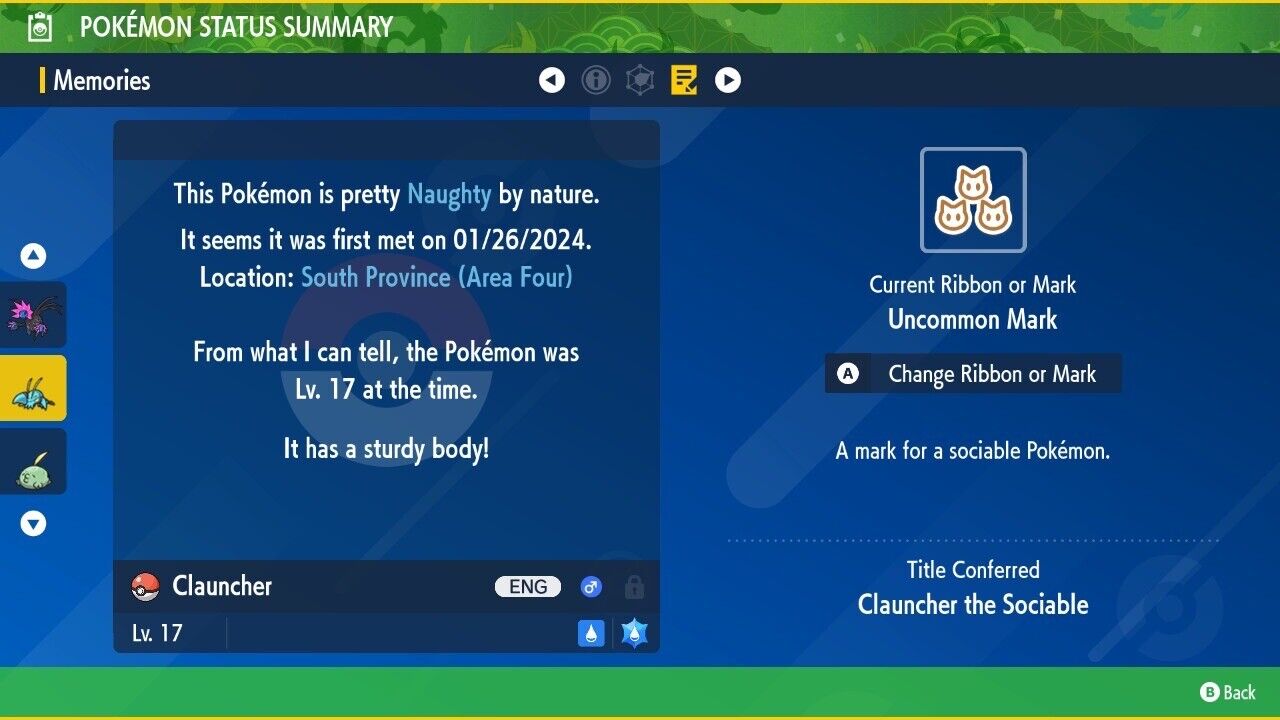The image size is (1280, 720).
Task: Select the Memories notepad tab
Action: coord(684,80)
